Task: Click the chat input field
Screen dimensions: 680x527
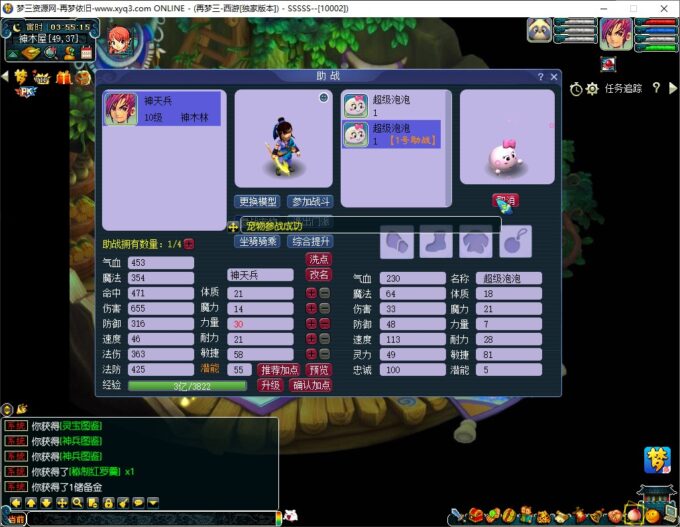Action: click(x=150, y=519)
